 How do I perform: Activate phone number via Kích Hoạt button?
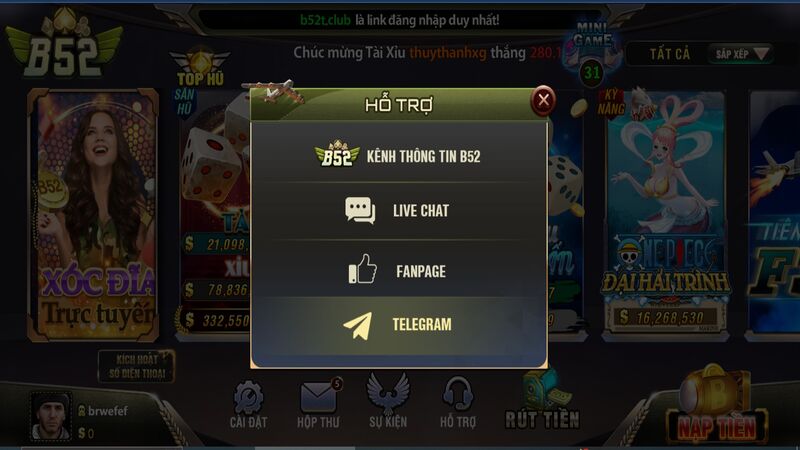[x=137, y=367]
